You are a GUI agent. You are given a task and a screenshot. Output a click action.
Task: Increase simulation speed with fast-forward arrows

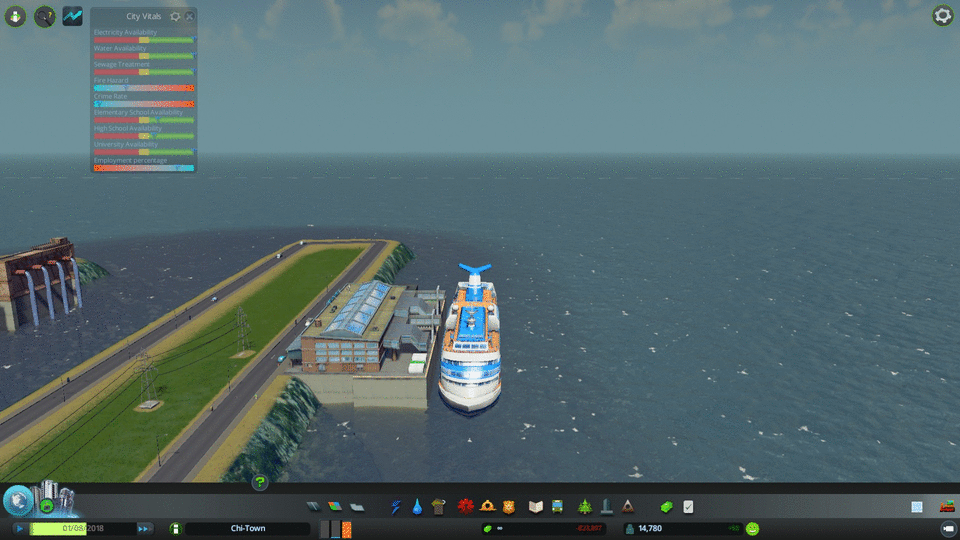coord(144,528)
